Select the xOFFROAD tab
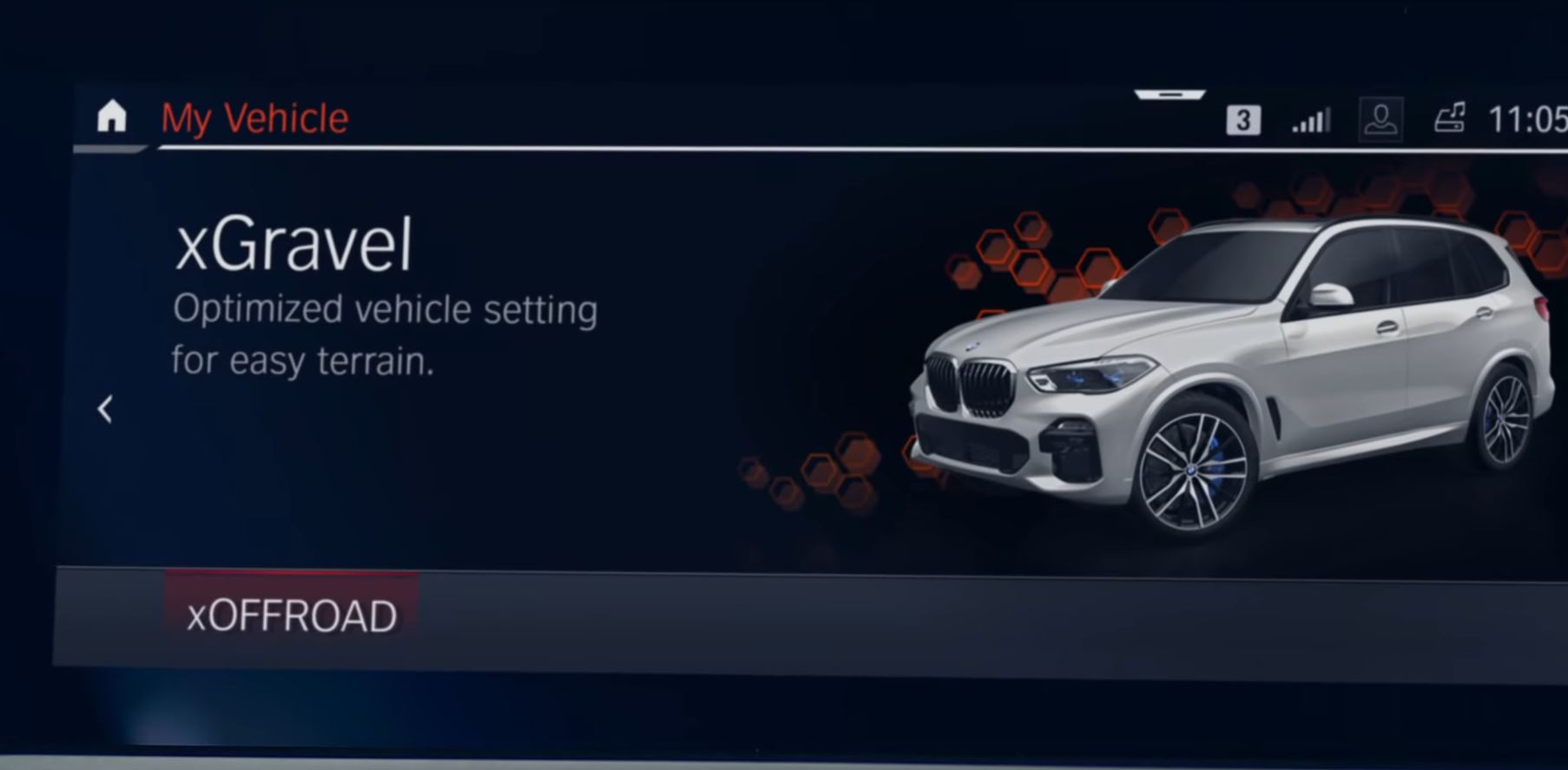Viewport: 1568px width, 770px height. coord(292,615)
